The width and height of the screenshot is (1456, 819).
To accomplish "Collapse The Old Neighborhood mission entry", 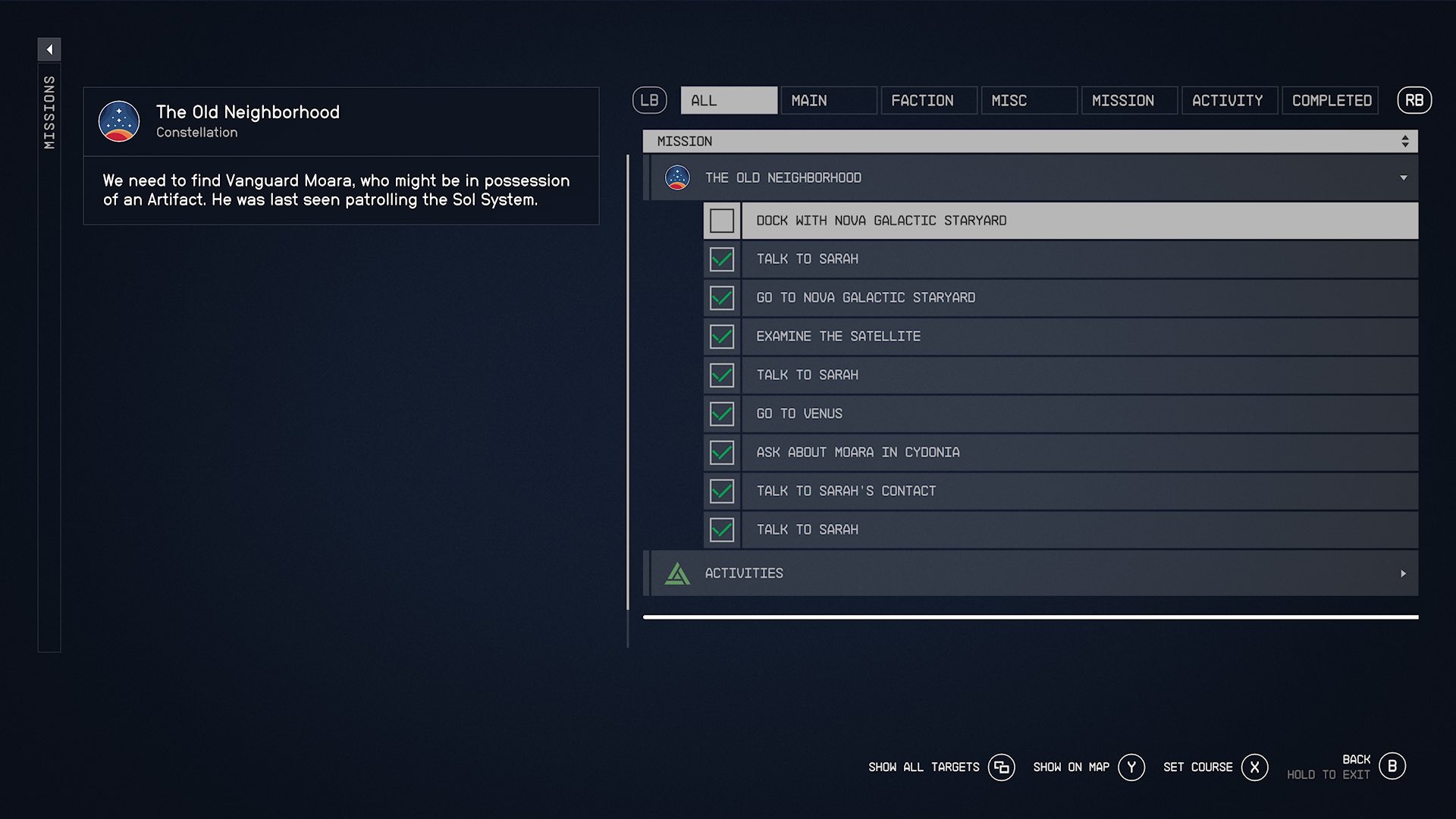I will pyautogui.click(x=1403, y=178).
